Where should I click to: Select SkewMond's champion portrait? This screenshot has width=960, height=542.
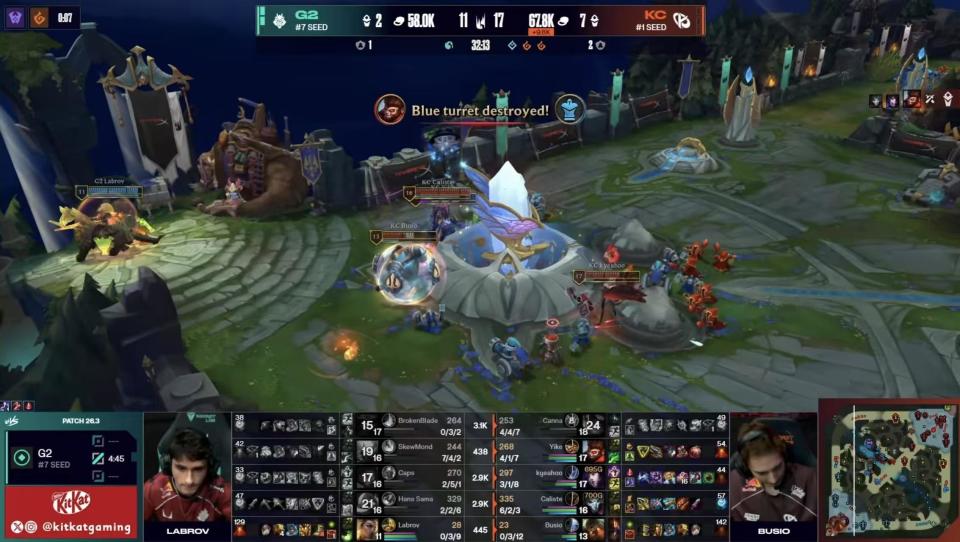(x=367, y=450)
